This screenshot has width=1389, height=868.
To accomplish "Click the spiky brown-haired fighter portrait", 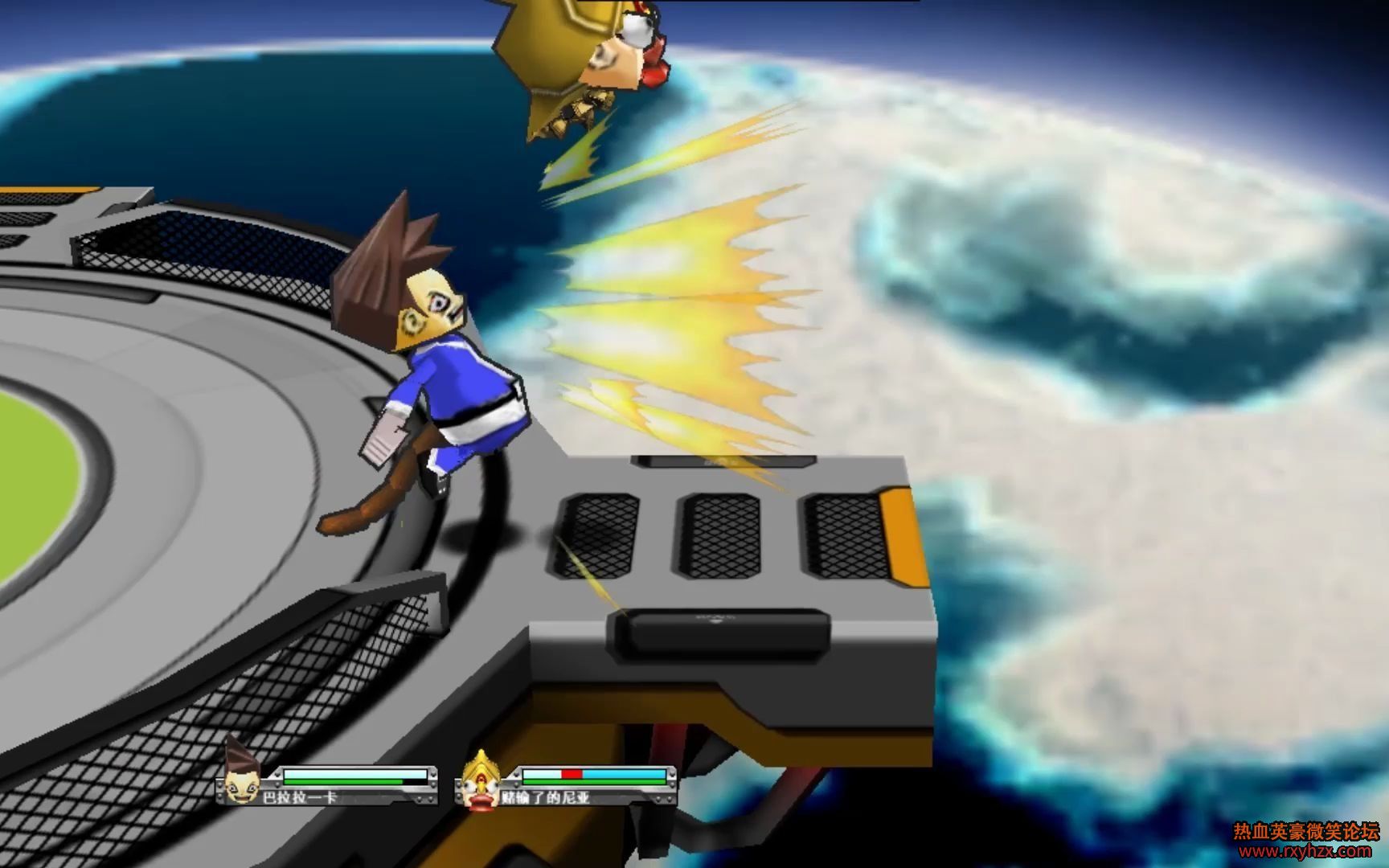I will point(241,774).
